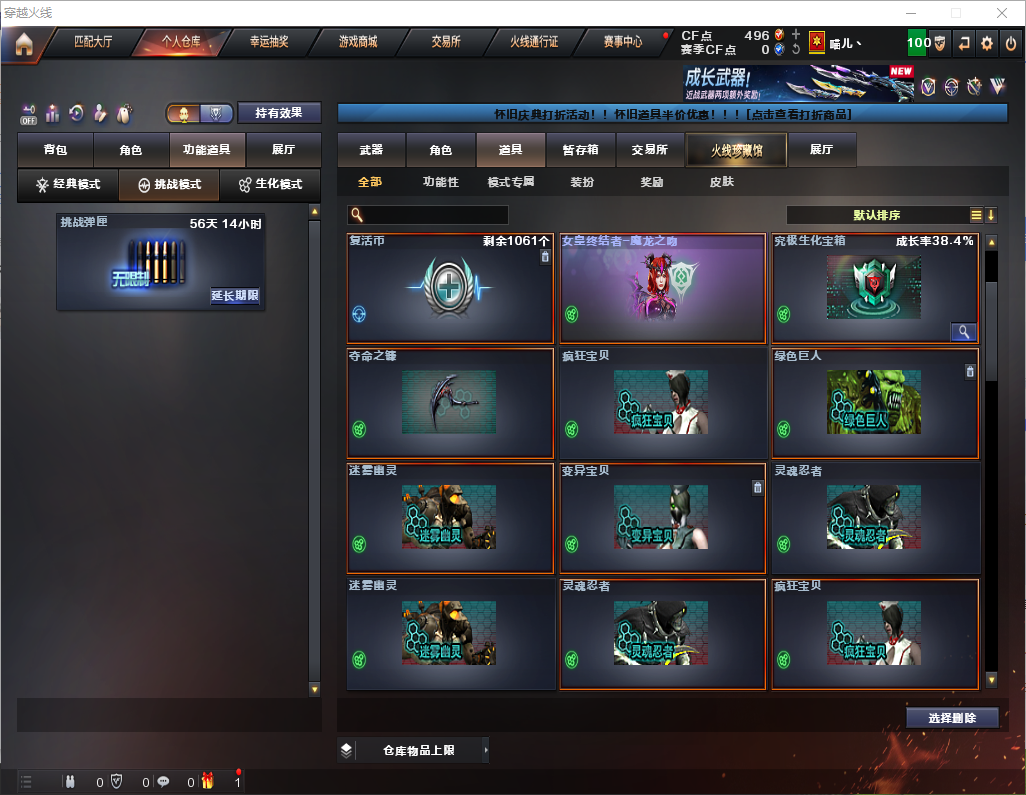Open the 持有效果 owned effects button
1026x795 pixels.
coord(278,113)
